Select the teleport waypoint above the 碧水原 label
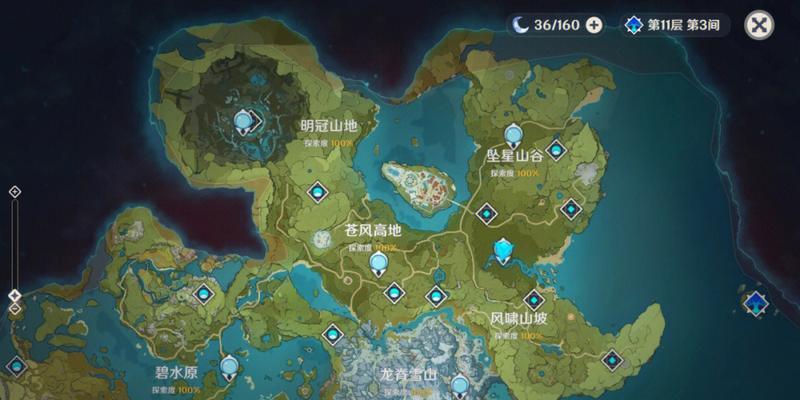This screenshot has width=800, height=400. click(205, 294)
